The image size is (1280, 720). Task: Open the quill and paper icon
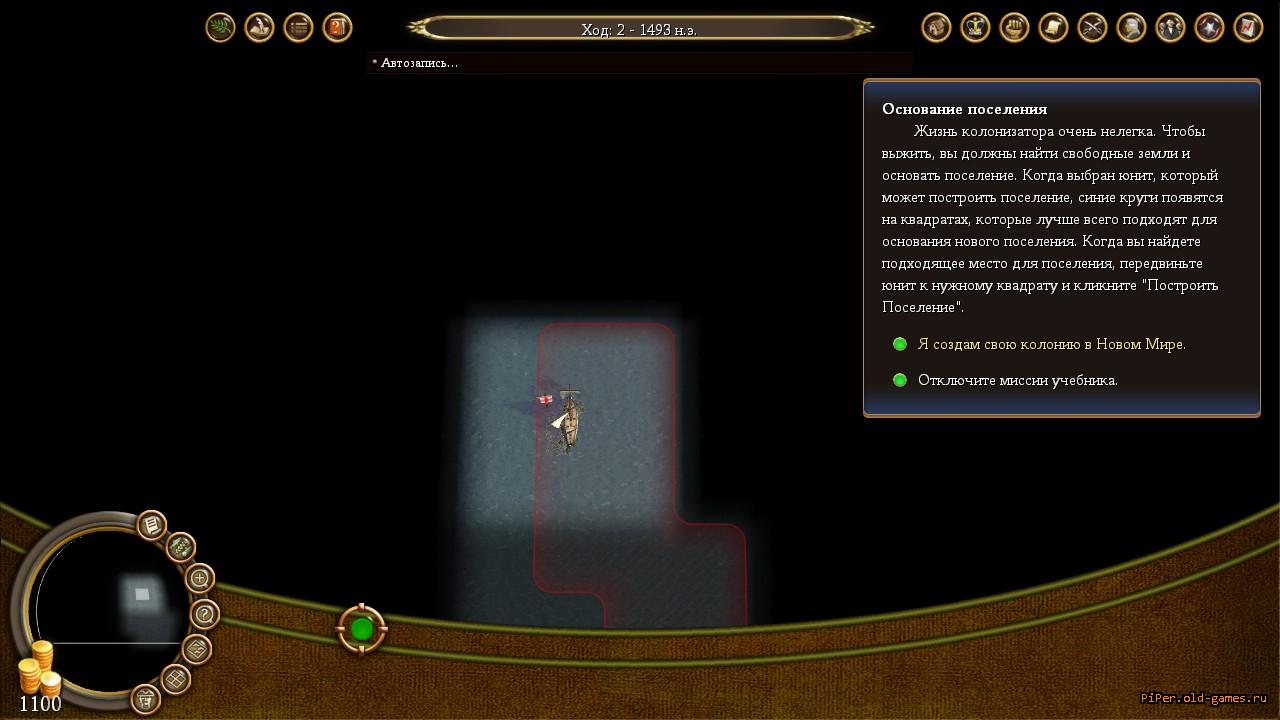tap(259, 27)
